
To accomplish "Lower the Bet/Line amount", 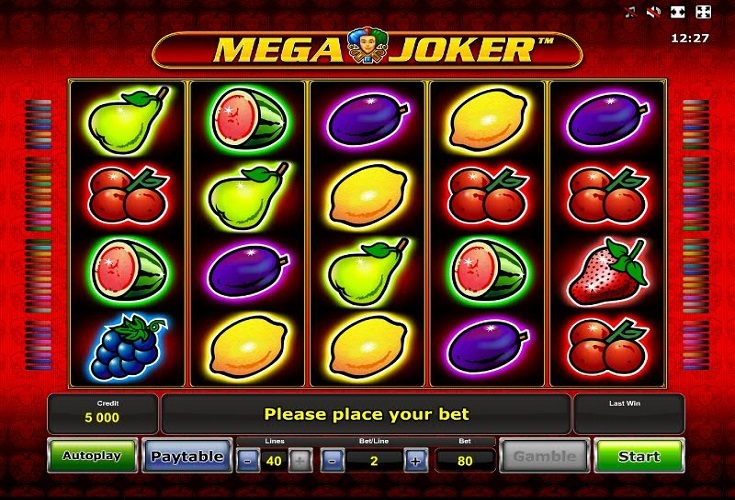I will click(x=334, y=461).
